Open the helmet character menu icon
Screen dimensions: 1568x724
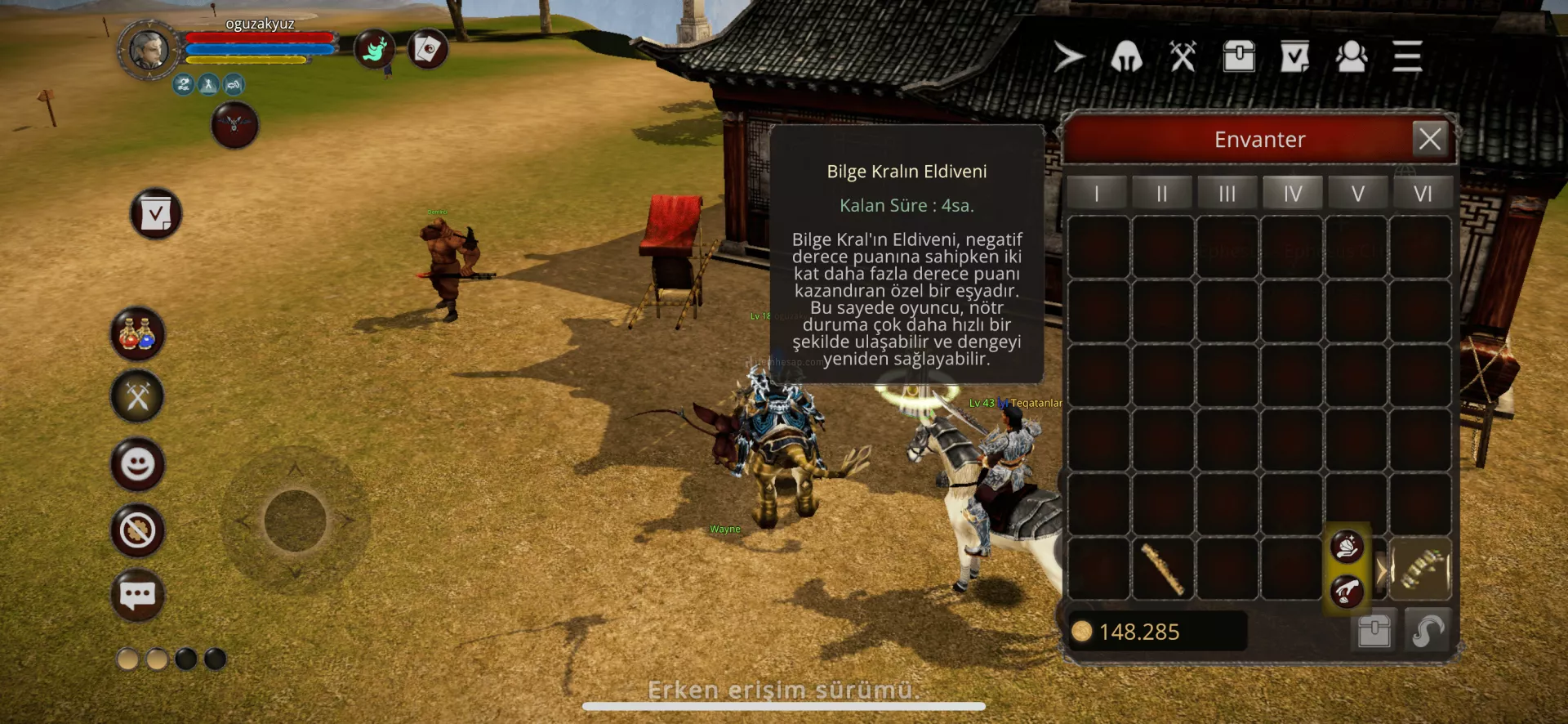[x=1126, y=57]
